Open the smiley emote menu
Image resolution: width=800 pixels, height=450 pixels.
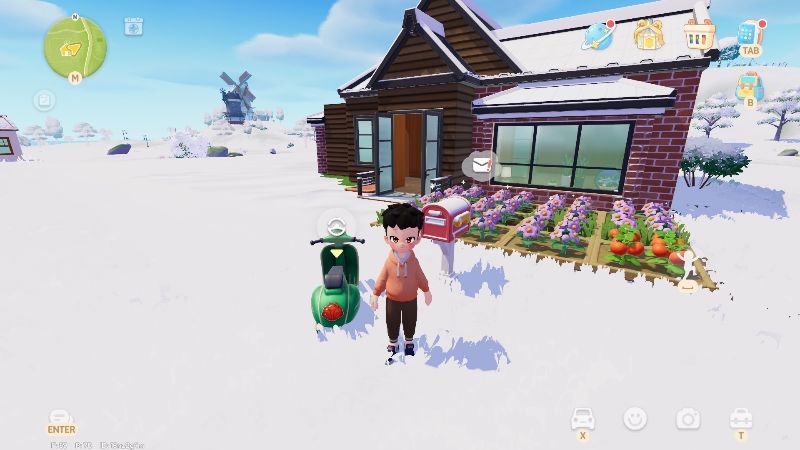click(634, 418)
